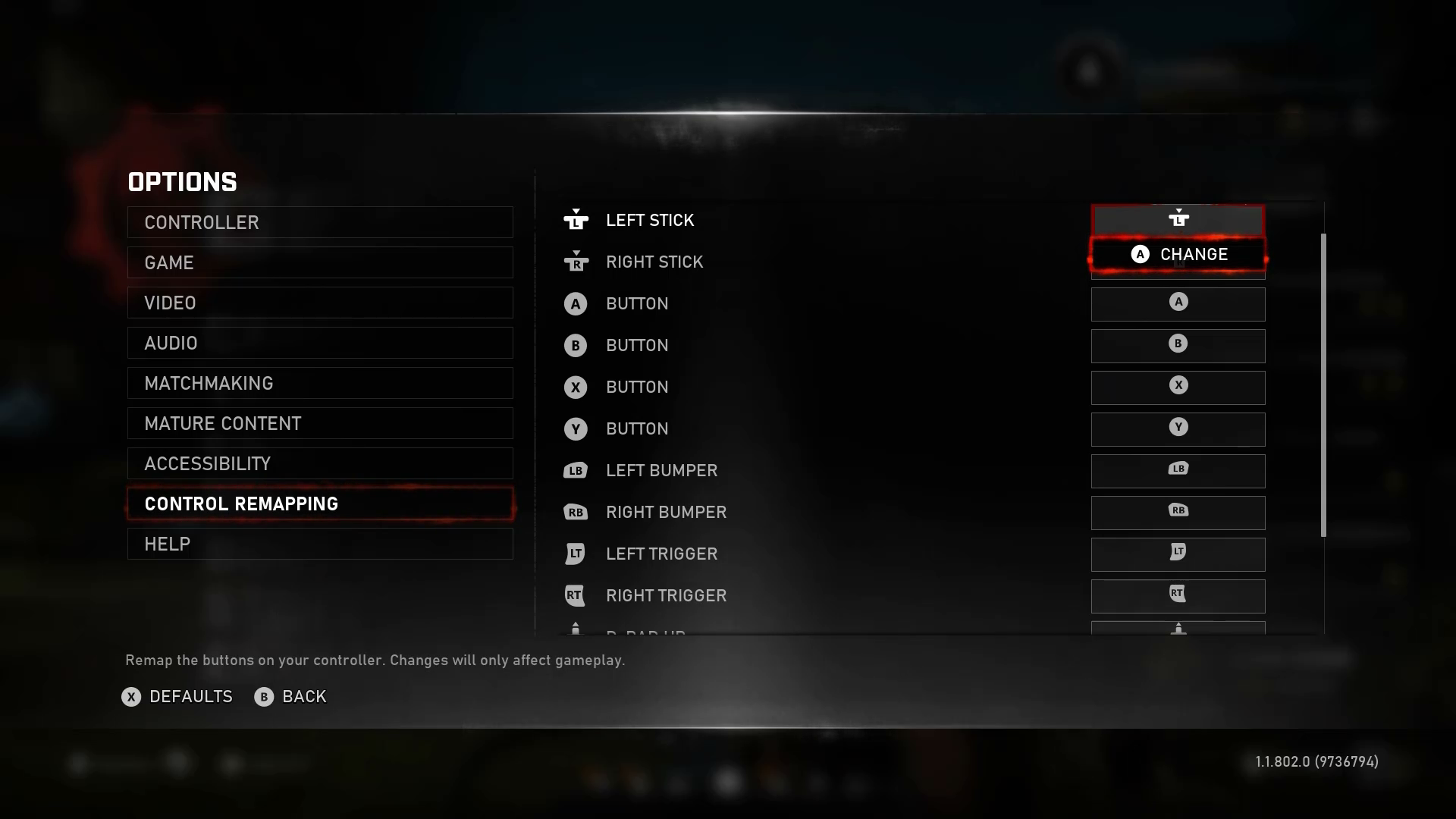The height and width of the screenshot is (819, 1456).
Task: Click DEFAULTS to reset bindings
Action: pyautogui.click(x=177, y=697)
